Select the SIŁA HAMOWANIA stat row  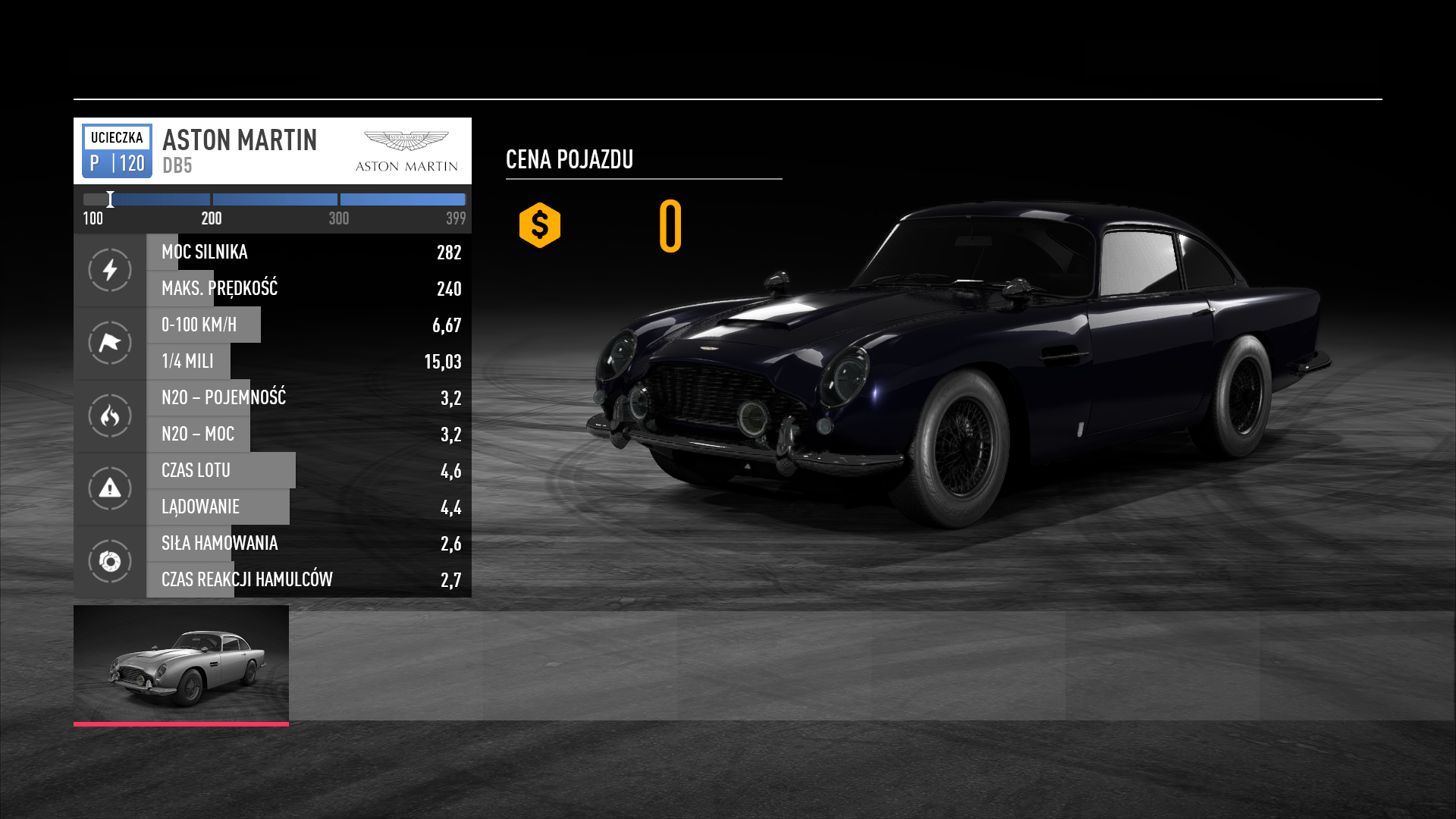[309, 543]
